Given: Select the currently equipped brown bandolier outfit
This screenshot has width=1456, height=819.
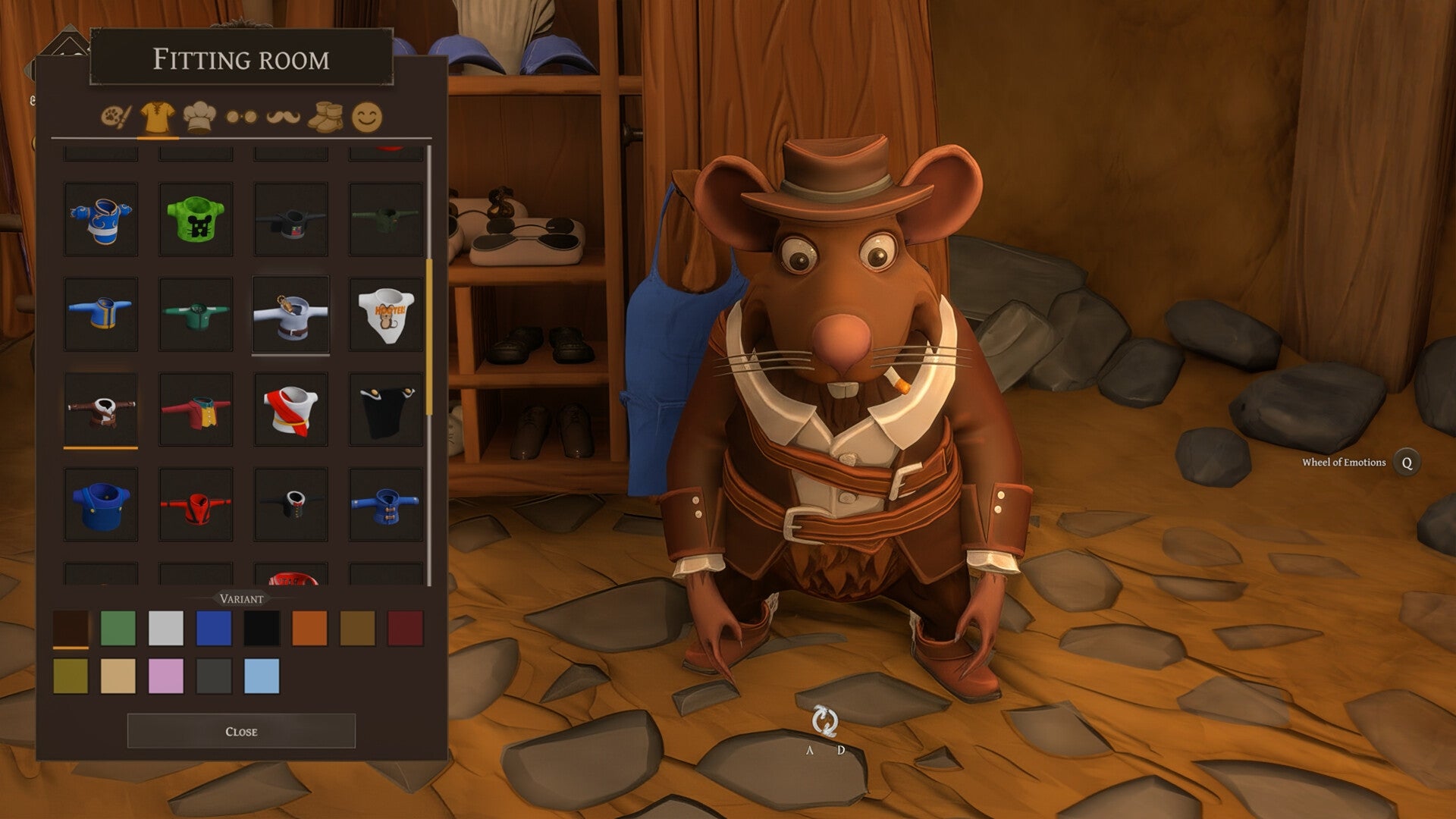Looking at the screenshot, I should 101,409.
